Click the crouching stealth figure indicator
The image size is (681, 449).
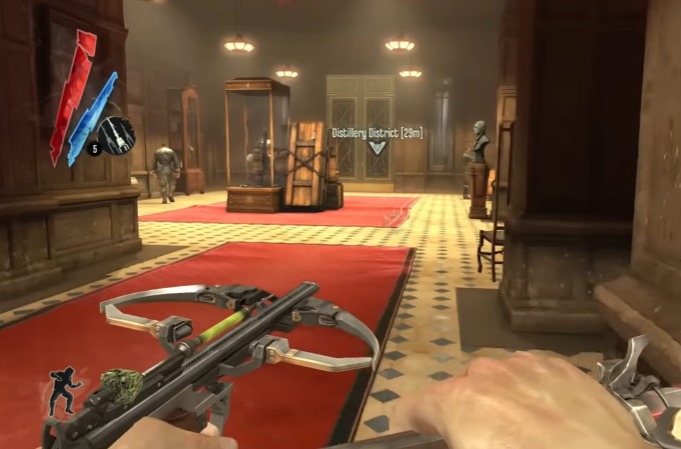coord(63,391)
